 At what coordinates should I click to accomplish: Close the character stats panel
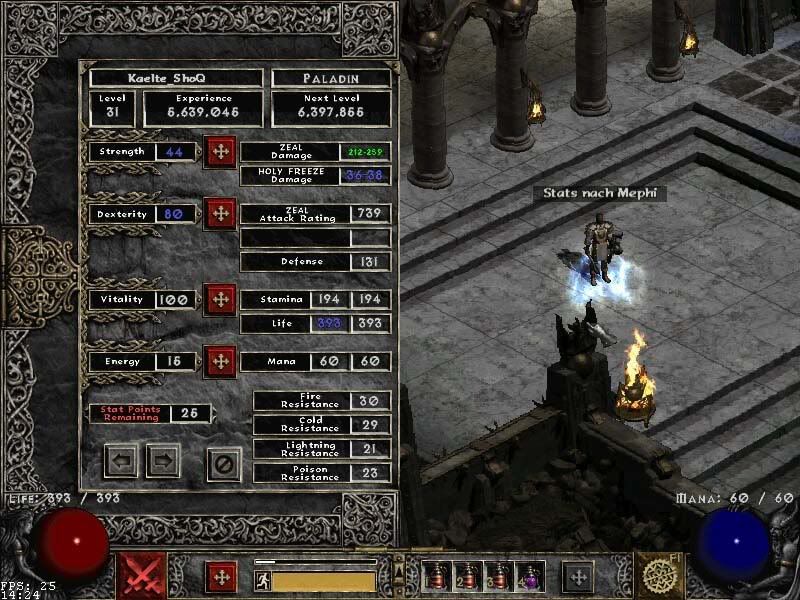pos(224,463)
